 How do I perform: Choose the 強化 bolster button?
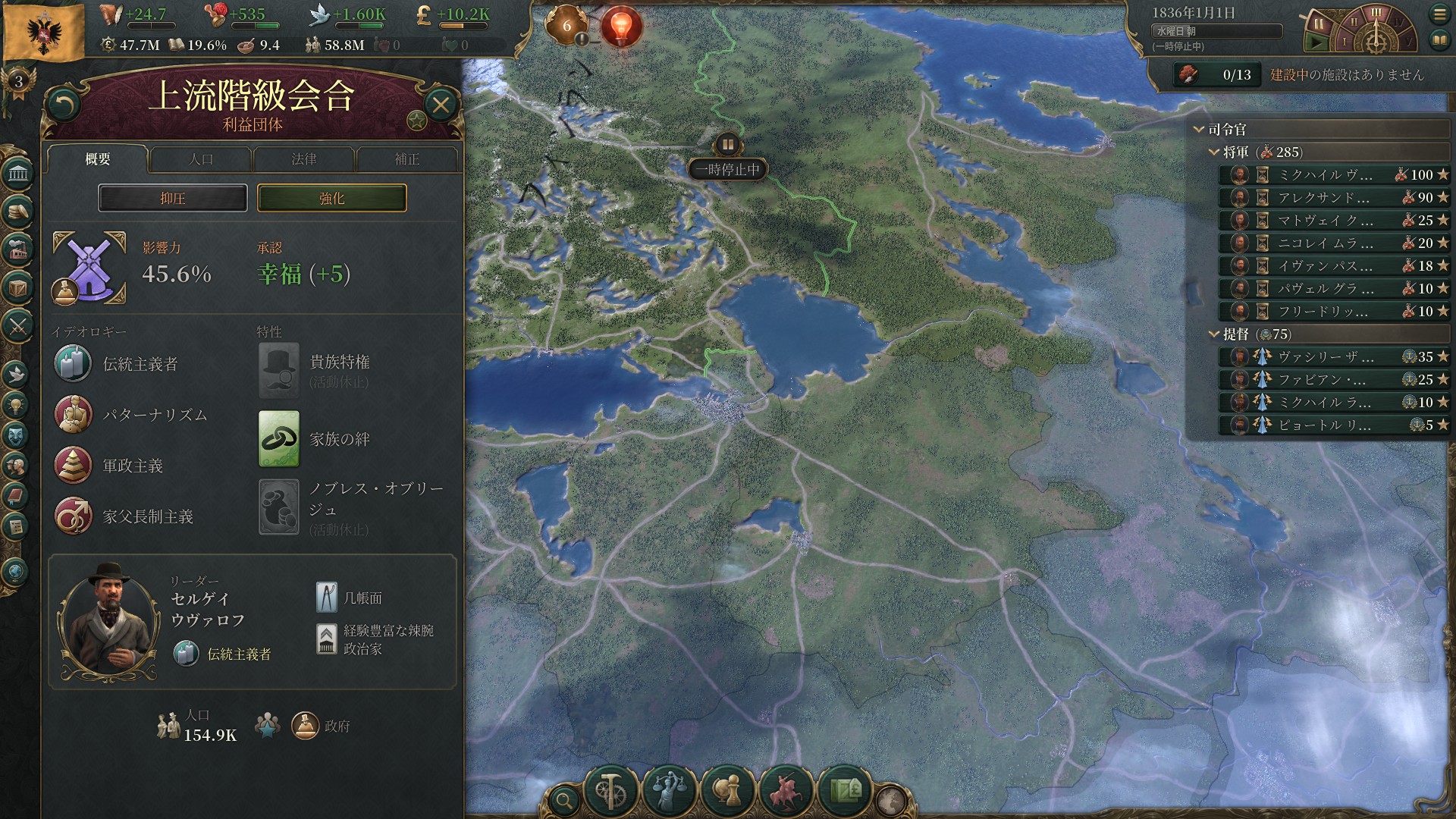coord(332,198)
